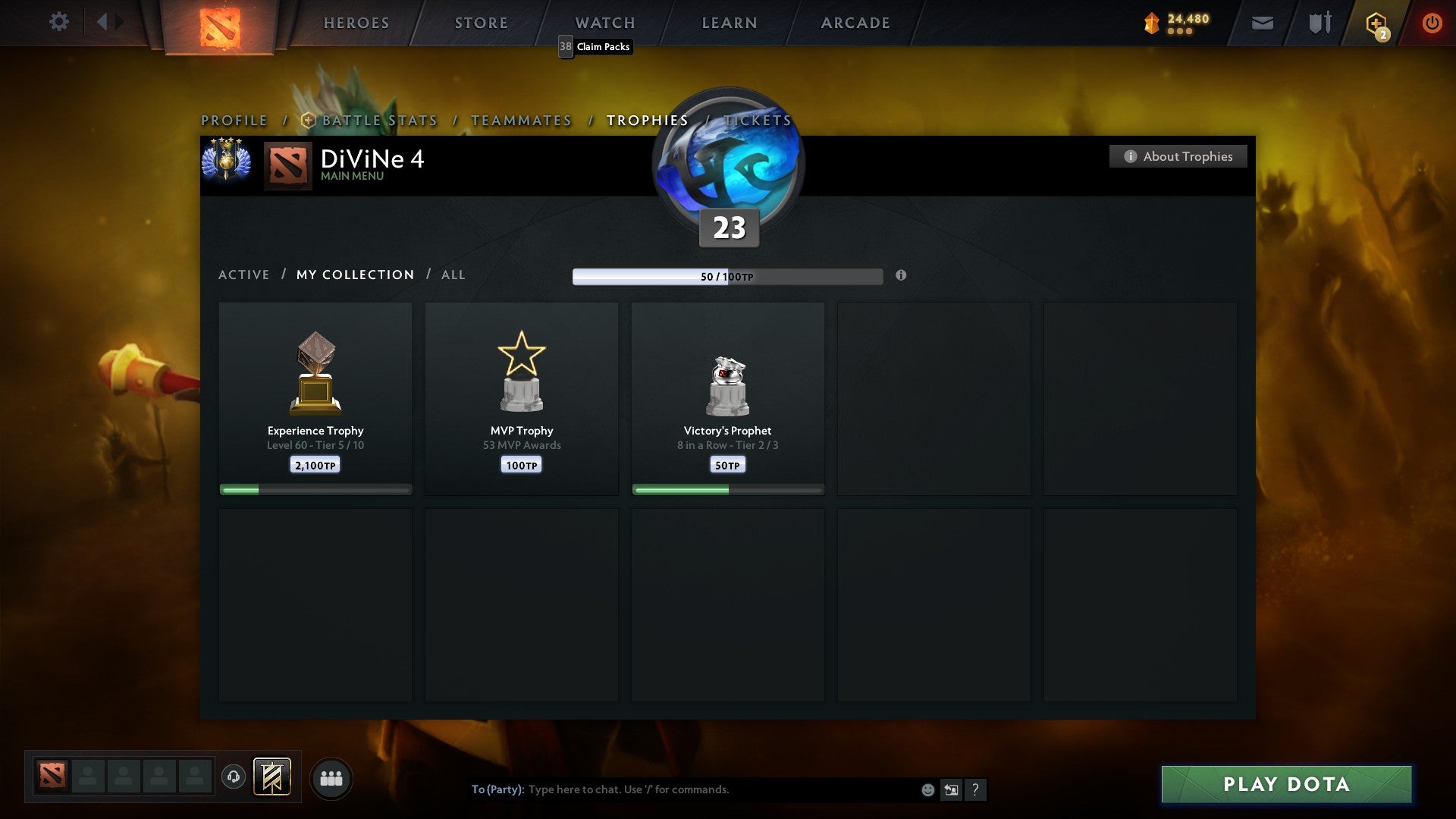Open the settings gear icon
1456x819 pixels.
click(59, 22)
